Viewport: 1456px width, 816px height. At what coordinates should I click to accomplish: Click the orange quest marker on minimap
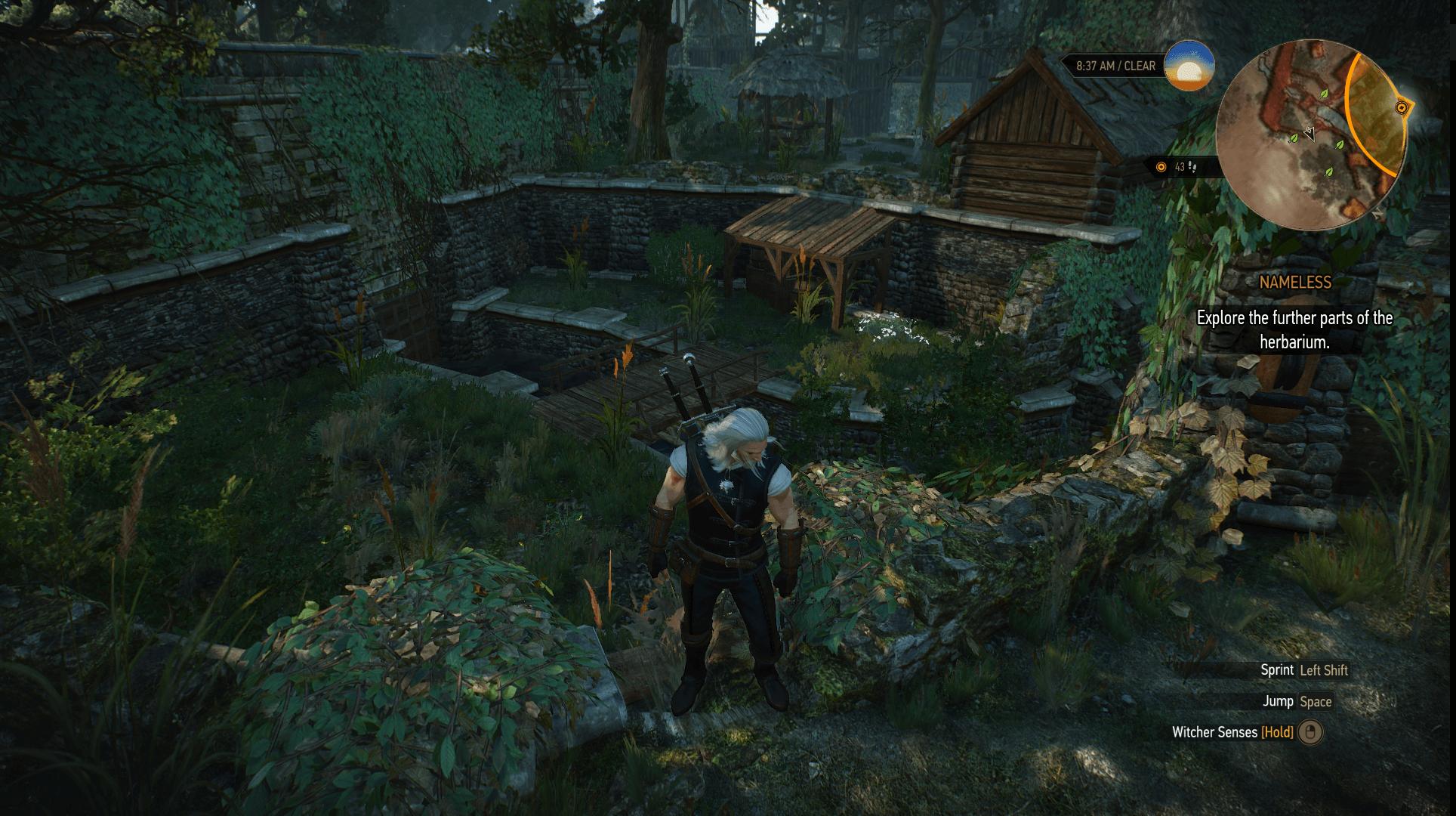[1402, 107]
